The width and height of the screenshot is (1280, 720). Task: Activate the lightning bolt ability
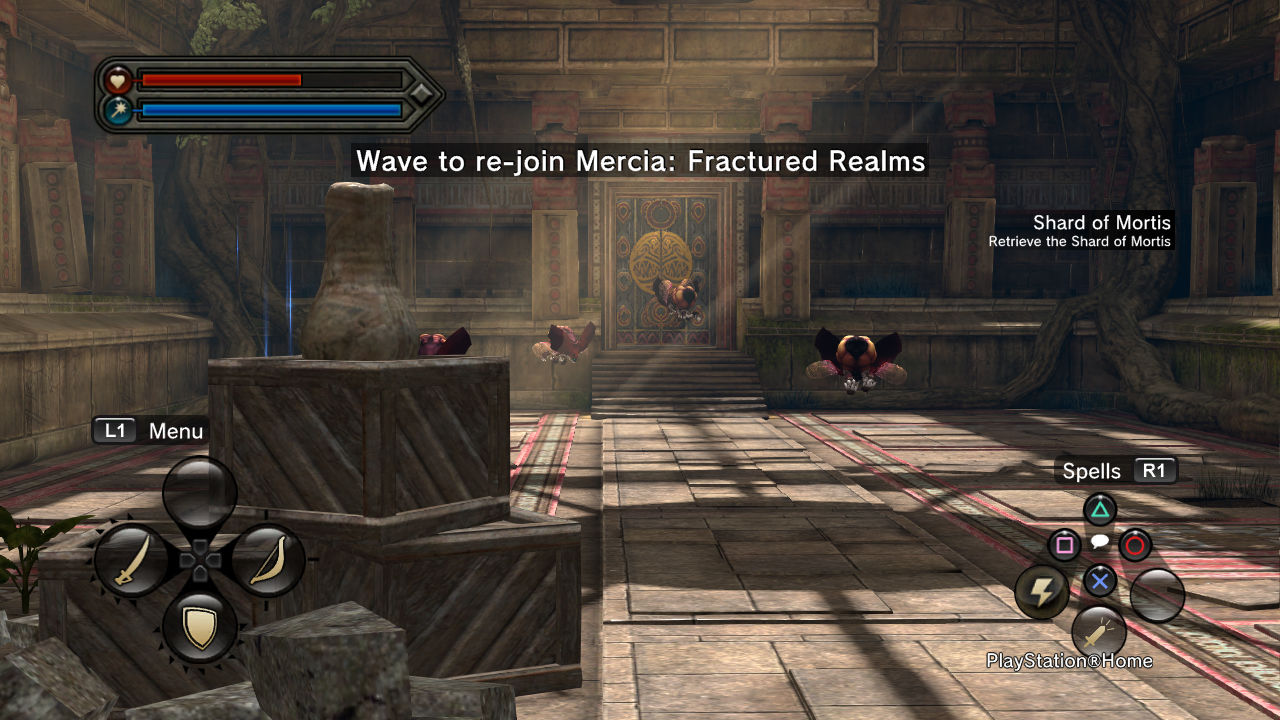click(1042, 592)
